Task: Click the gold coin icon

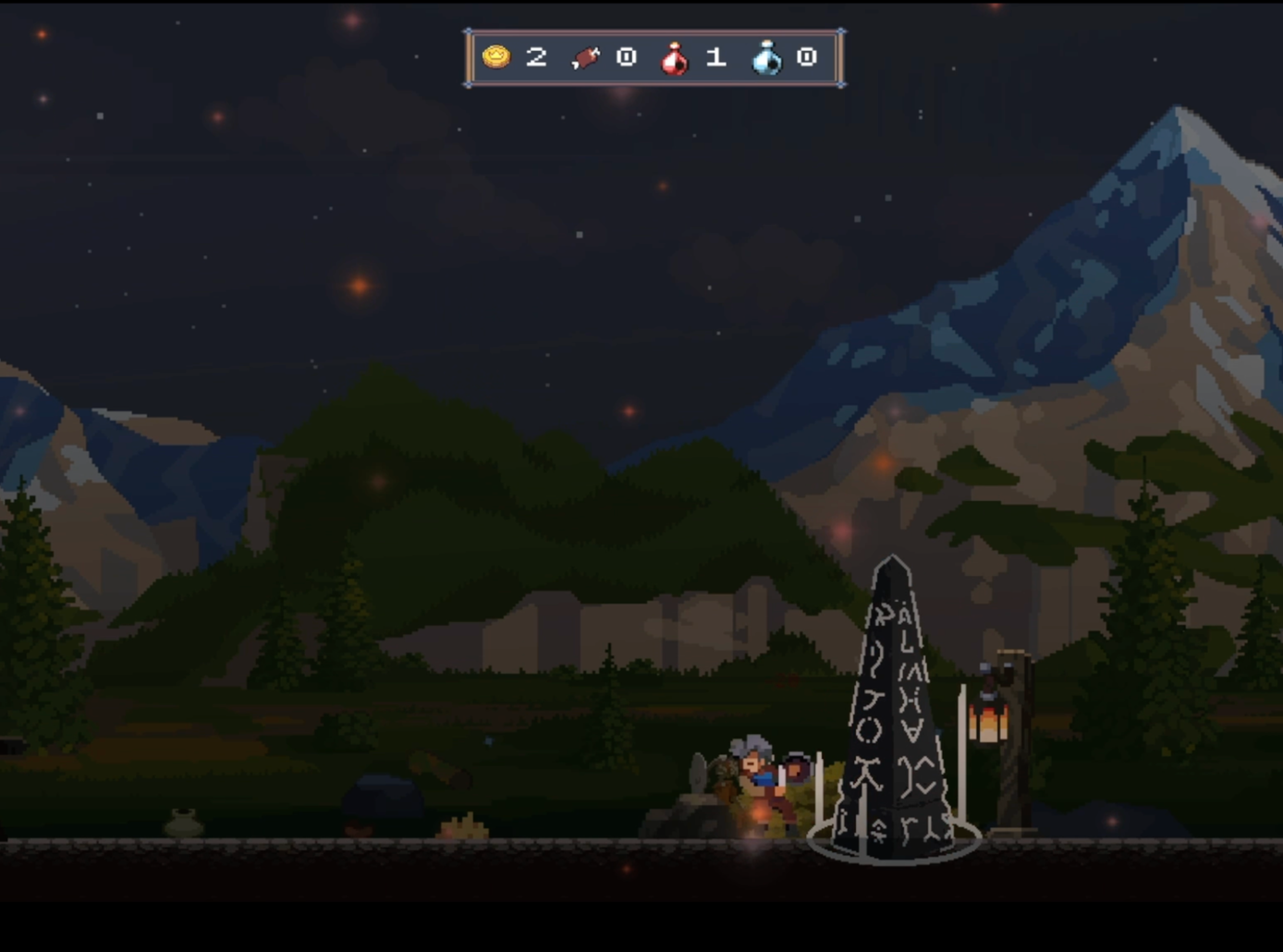Action: [x=496, y=57]
